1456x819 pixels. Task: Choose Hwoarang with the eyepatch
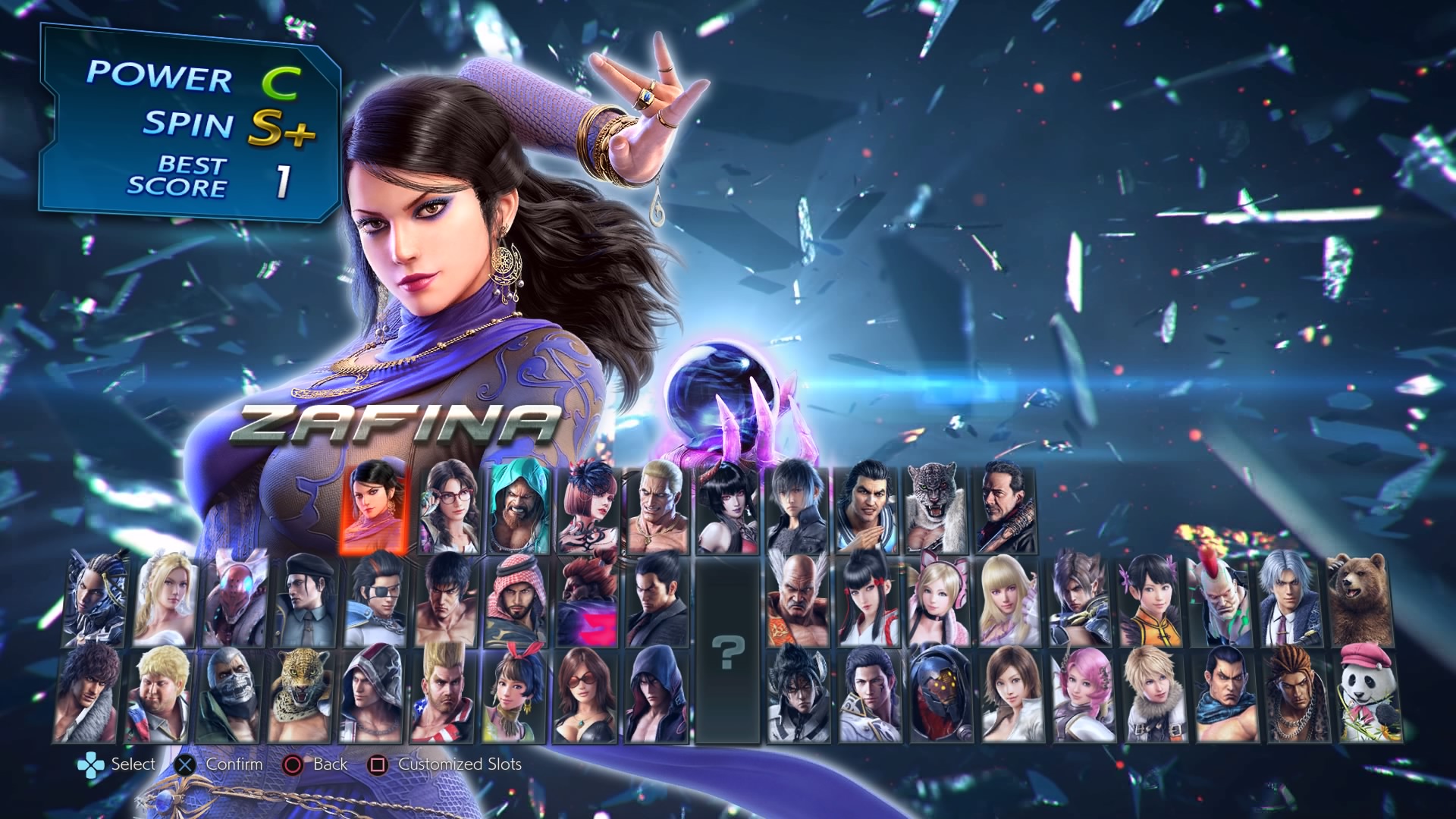point(377,601)
